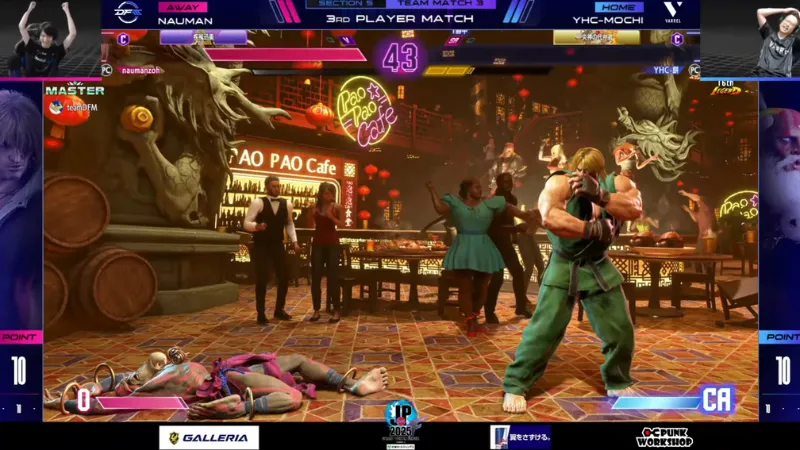Visit the GALLERIA sponsor logo

(x=209, y=437)
